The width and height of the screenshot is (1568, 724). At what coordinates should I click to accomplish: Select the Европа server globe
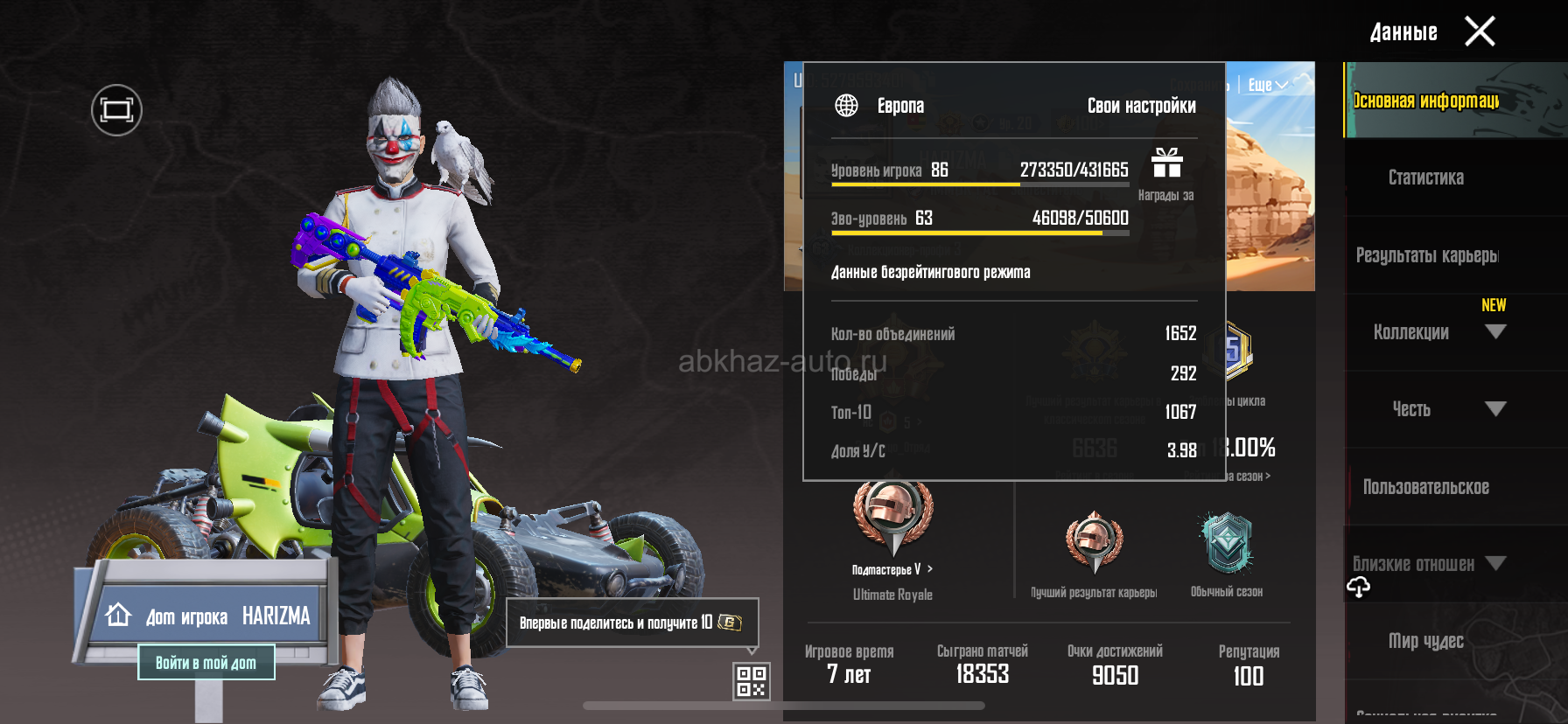tap(846, 106)
